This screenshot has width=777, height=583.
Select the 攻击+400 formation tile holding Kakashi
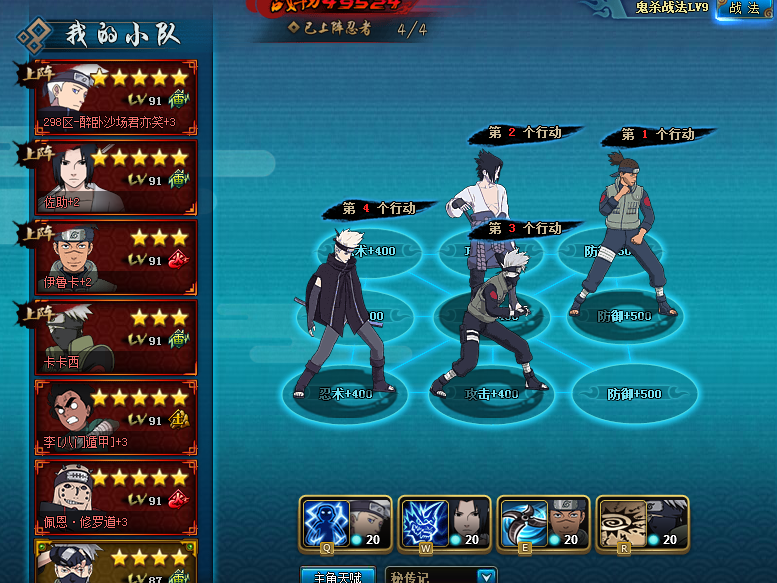490,394
